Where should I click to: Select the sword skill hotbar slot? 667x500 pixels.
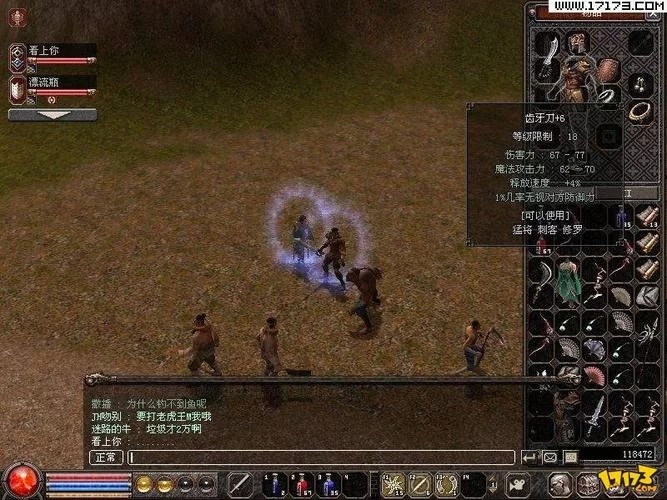point(238,485)
